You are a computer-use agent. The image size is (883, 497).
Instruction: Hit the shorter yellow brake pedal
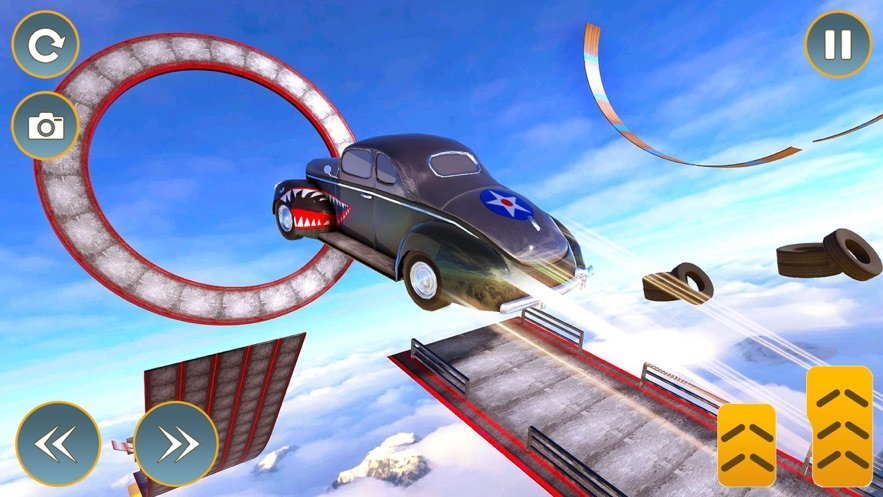746,444
